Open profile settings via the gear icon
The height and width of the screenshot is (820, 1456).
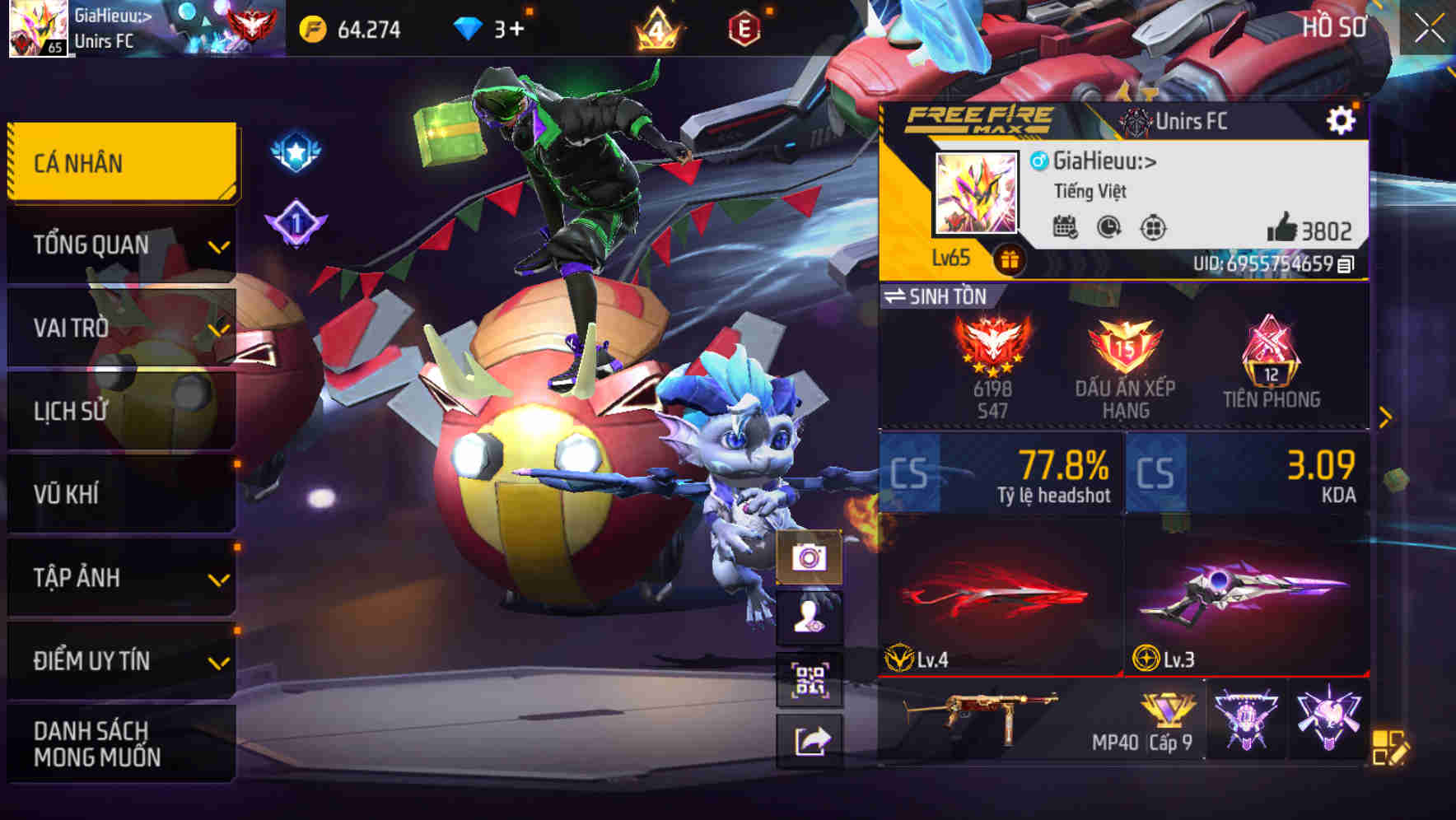click(x=1343, y=119)
